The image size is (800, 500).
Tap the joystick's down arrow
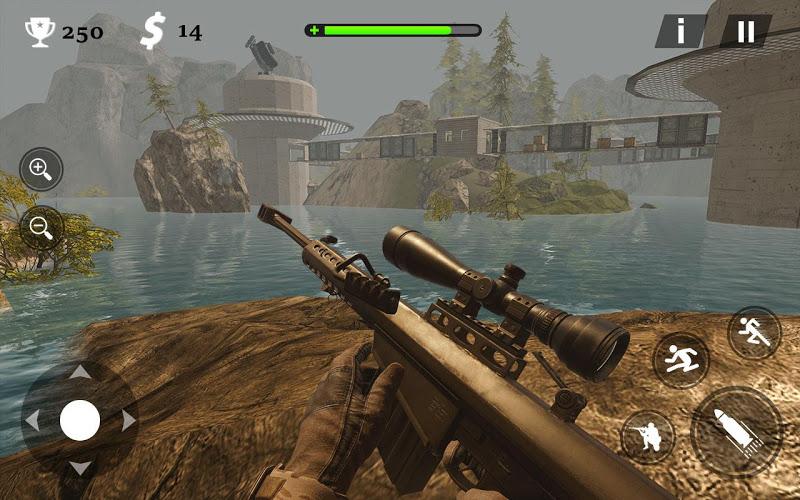[x=80, y=467]
